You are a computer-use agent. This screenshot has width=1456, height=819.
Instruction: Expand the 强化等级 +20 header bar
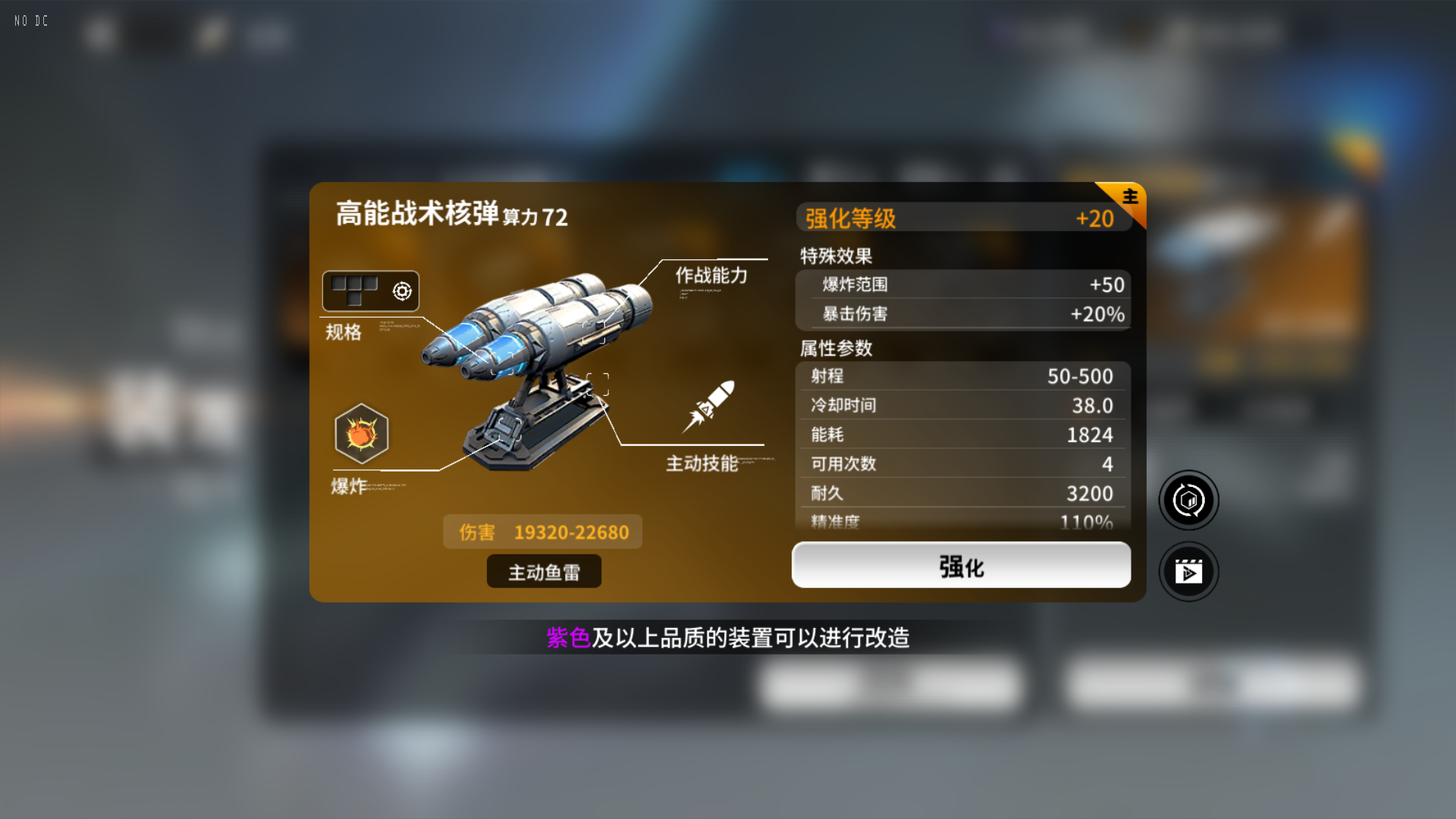point(959,218)
